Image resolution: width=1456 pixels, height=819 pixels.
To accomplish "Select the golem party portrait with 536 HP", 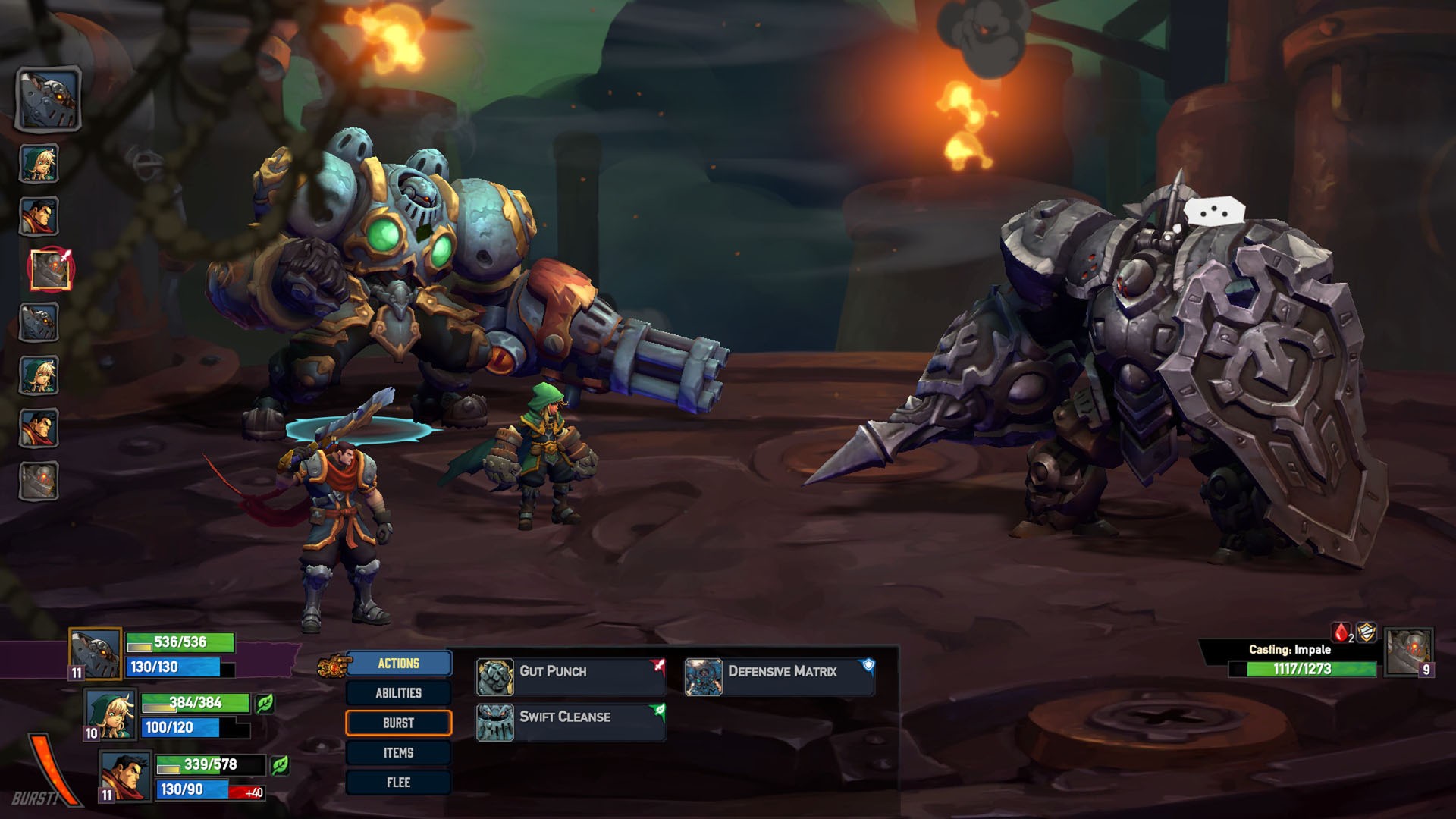I will [96, 653].
